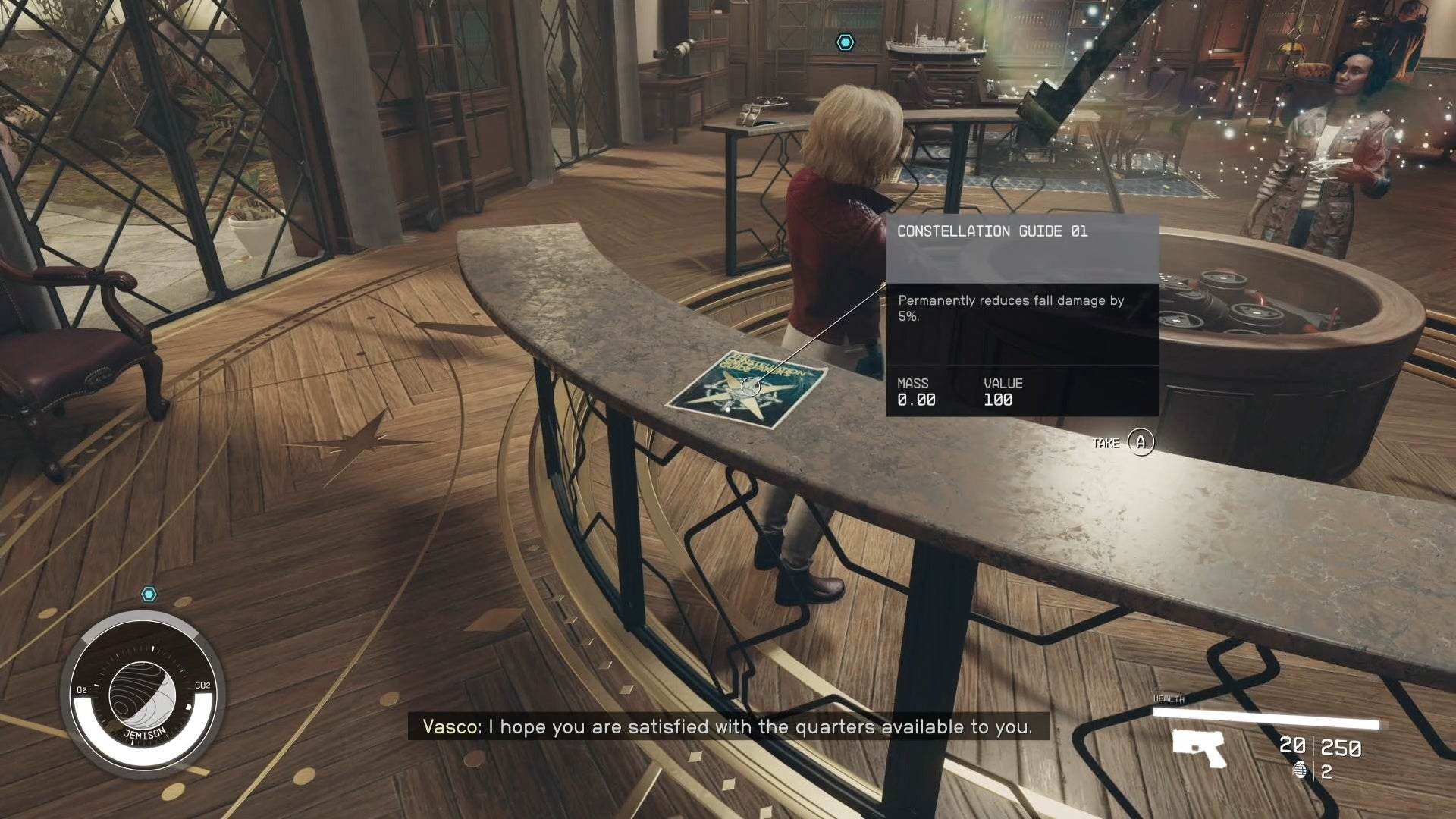The height and width of the screenshot is (819, 1456).
Task: Click the blue hexagon marker above the compass
Action: [x=149, y=594]
